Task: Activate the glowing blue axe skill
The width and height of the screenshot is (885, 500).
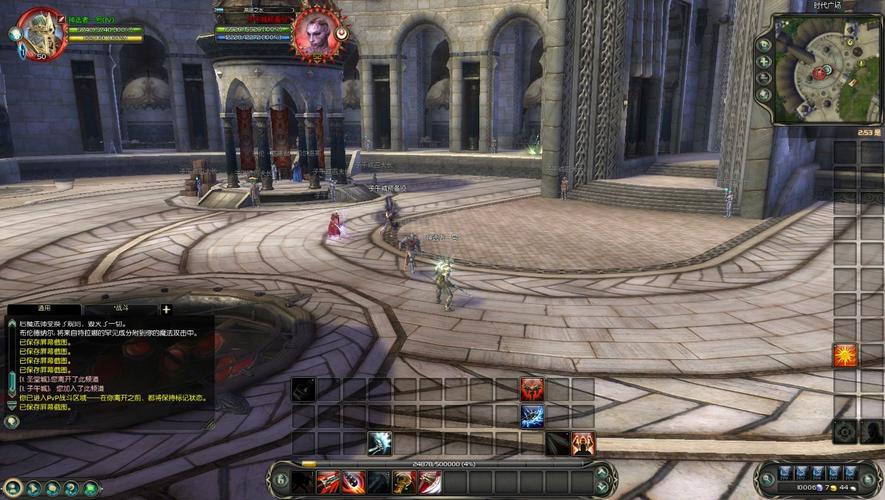Action: 379,443
